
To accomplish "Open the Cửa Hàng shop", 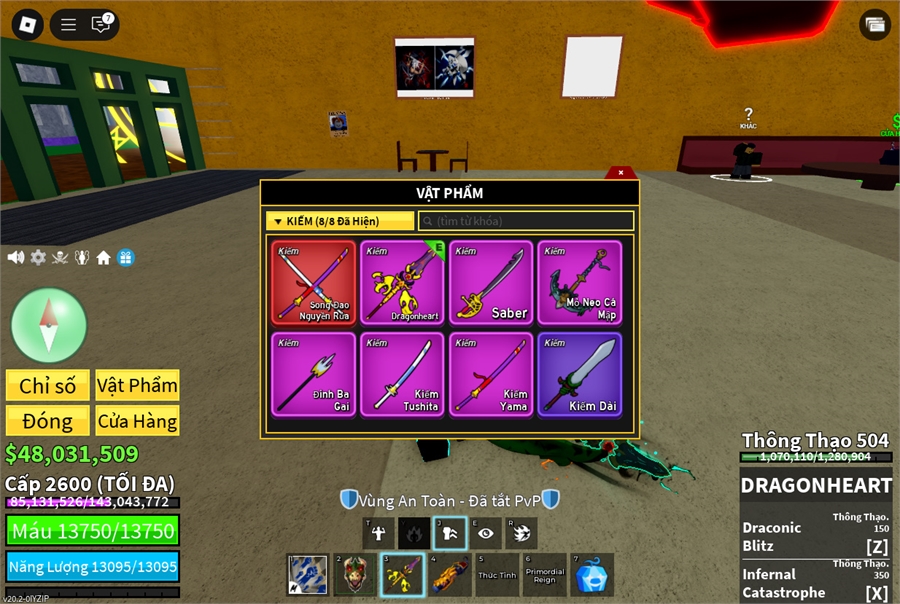I will 137,421.
